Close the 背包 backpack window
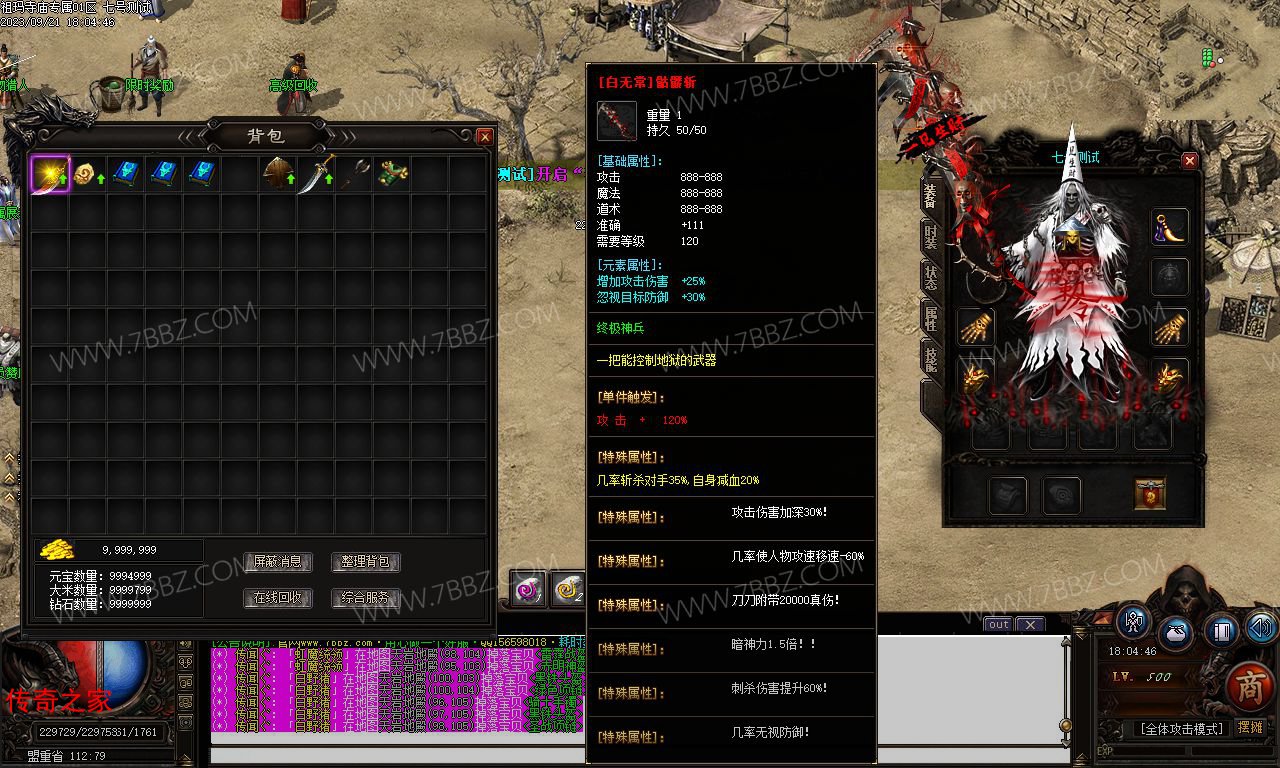The height and width of the screenshot is (768, 1280). click(x=485, y=136)
